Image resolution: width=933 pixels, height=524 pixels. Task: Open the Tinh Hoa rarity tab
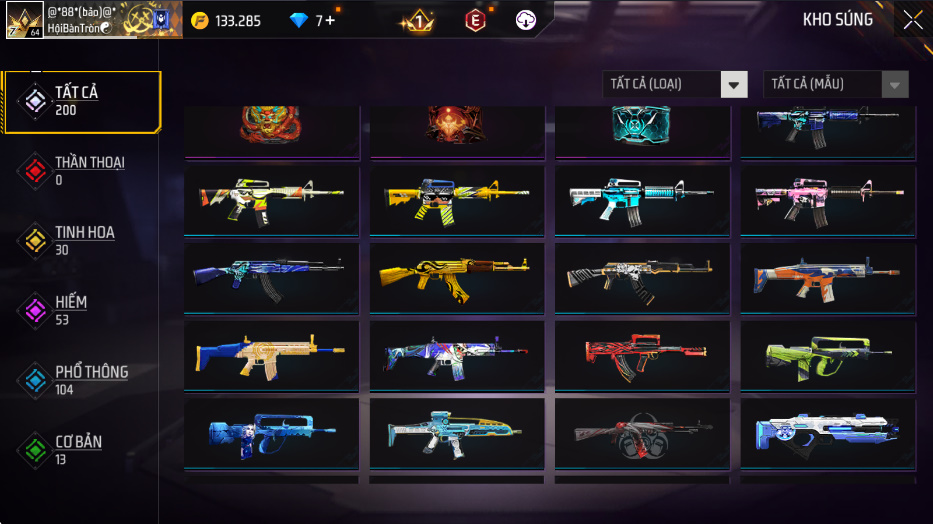point(80,240)
